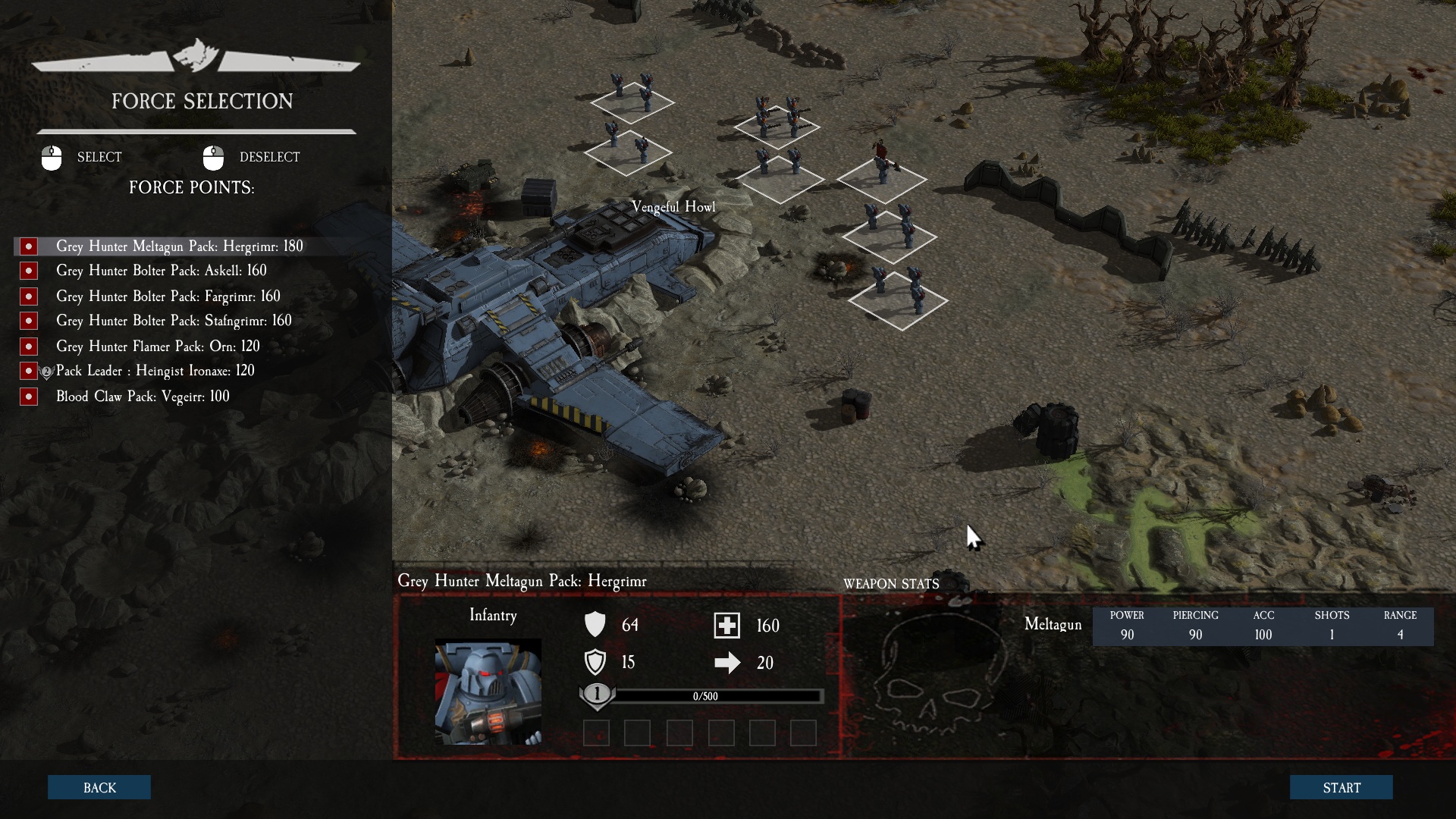Pick Grey Hunter Bolter Pack: Fargrimr
The width and height of the screenshot is (1456, 819).
[x=168, y=297]
